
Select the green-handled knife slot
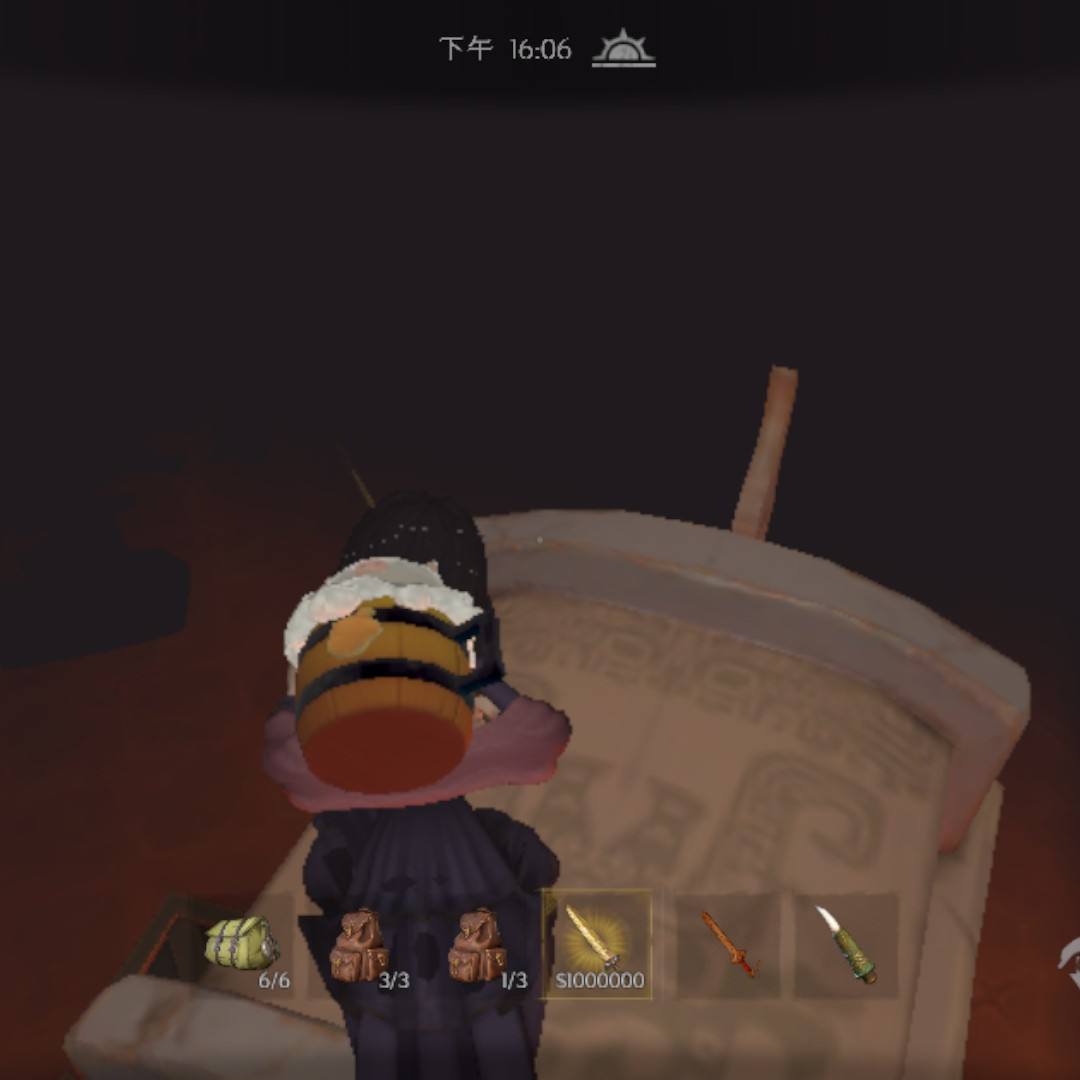[x=846, y=944]
